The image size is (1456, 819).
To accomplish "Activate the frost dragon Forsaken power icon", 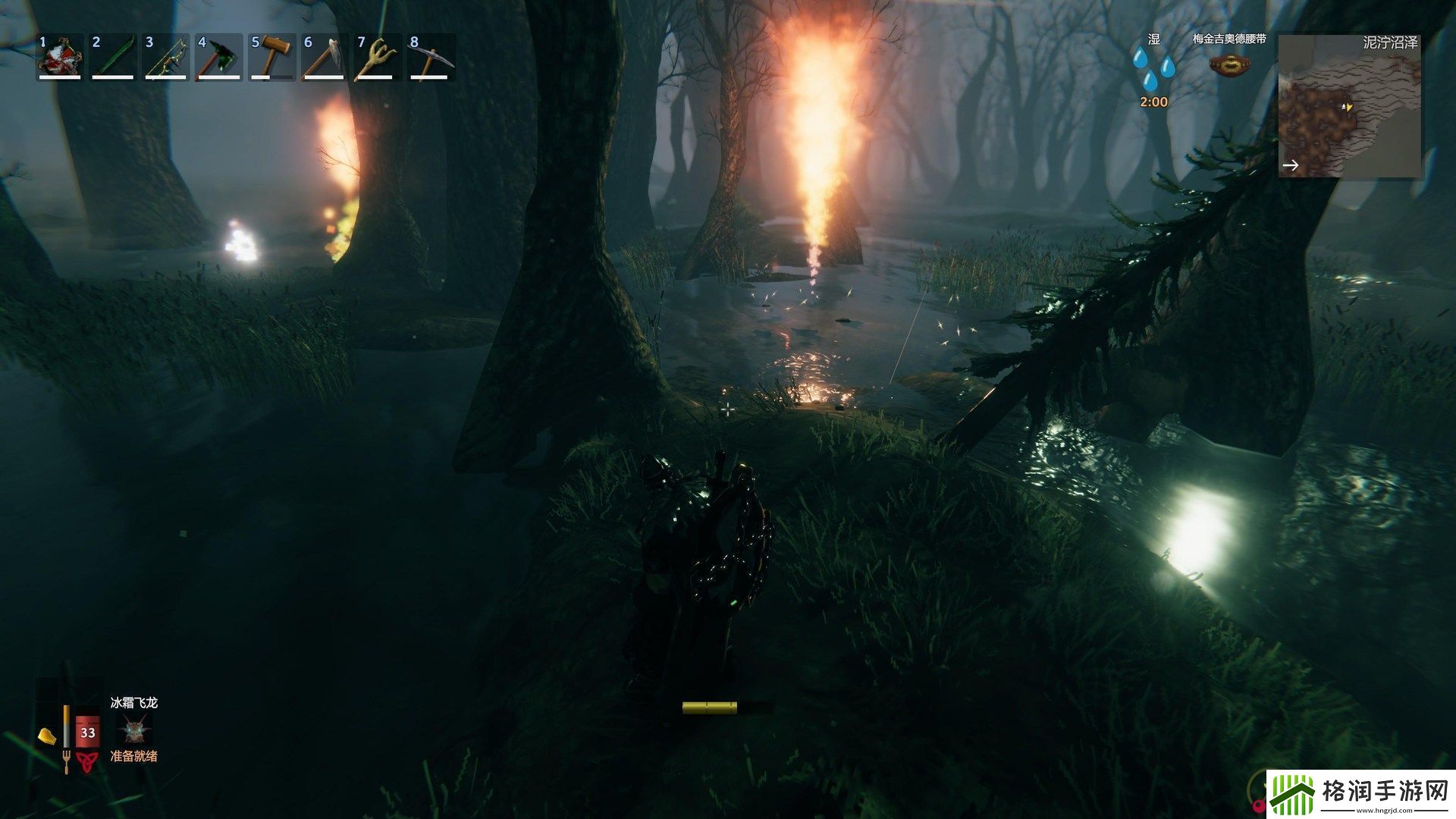I will tap(134, 730).
